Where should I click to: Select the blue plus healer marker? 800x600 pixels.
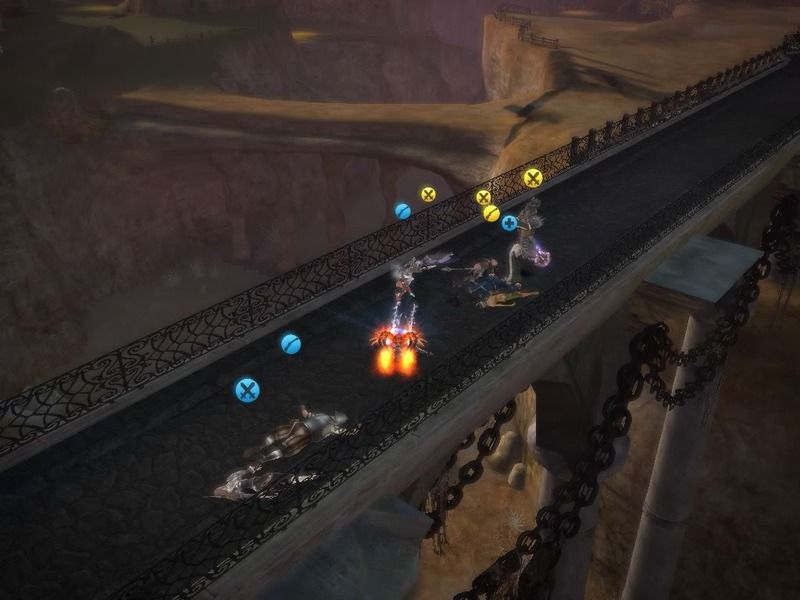tap(509, 223)
